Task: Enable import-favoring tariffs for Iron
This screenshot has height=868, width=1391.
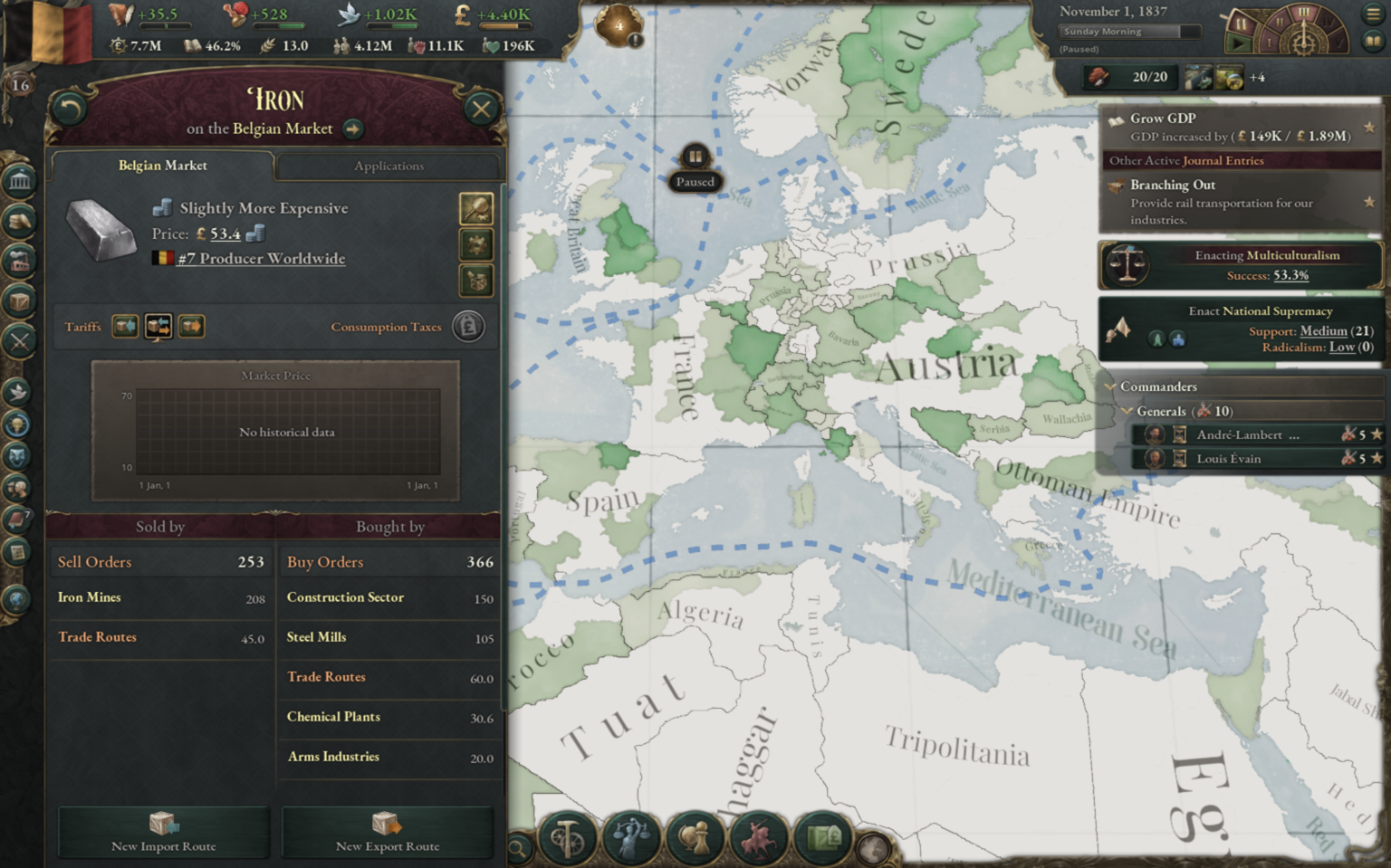Action: coord(125,326)
